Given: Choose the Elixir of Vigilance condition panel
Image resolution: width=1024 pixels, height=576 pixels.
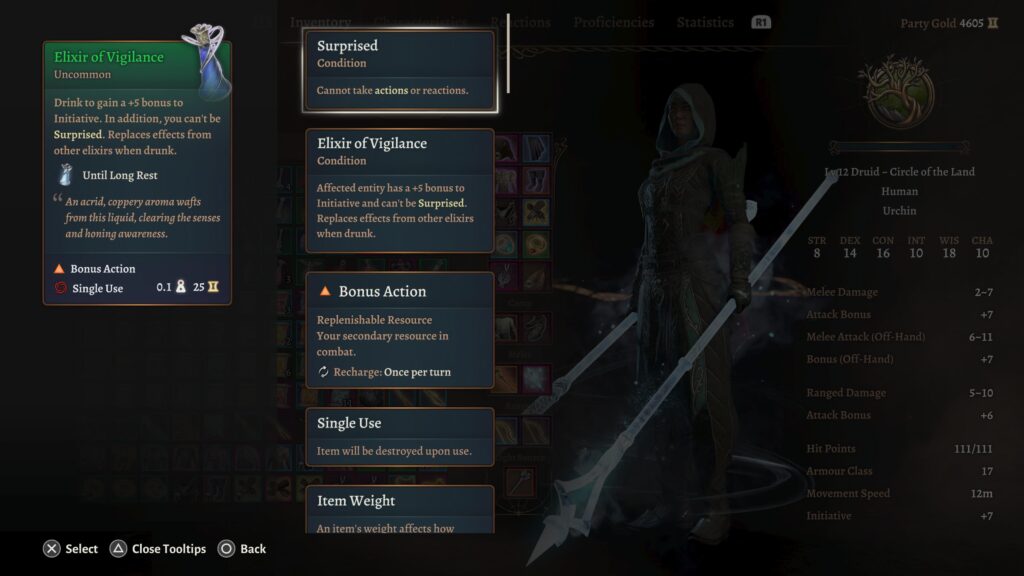Looking at the screenshot, I should [x=399, y=190].
